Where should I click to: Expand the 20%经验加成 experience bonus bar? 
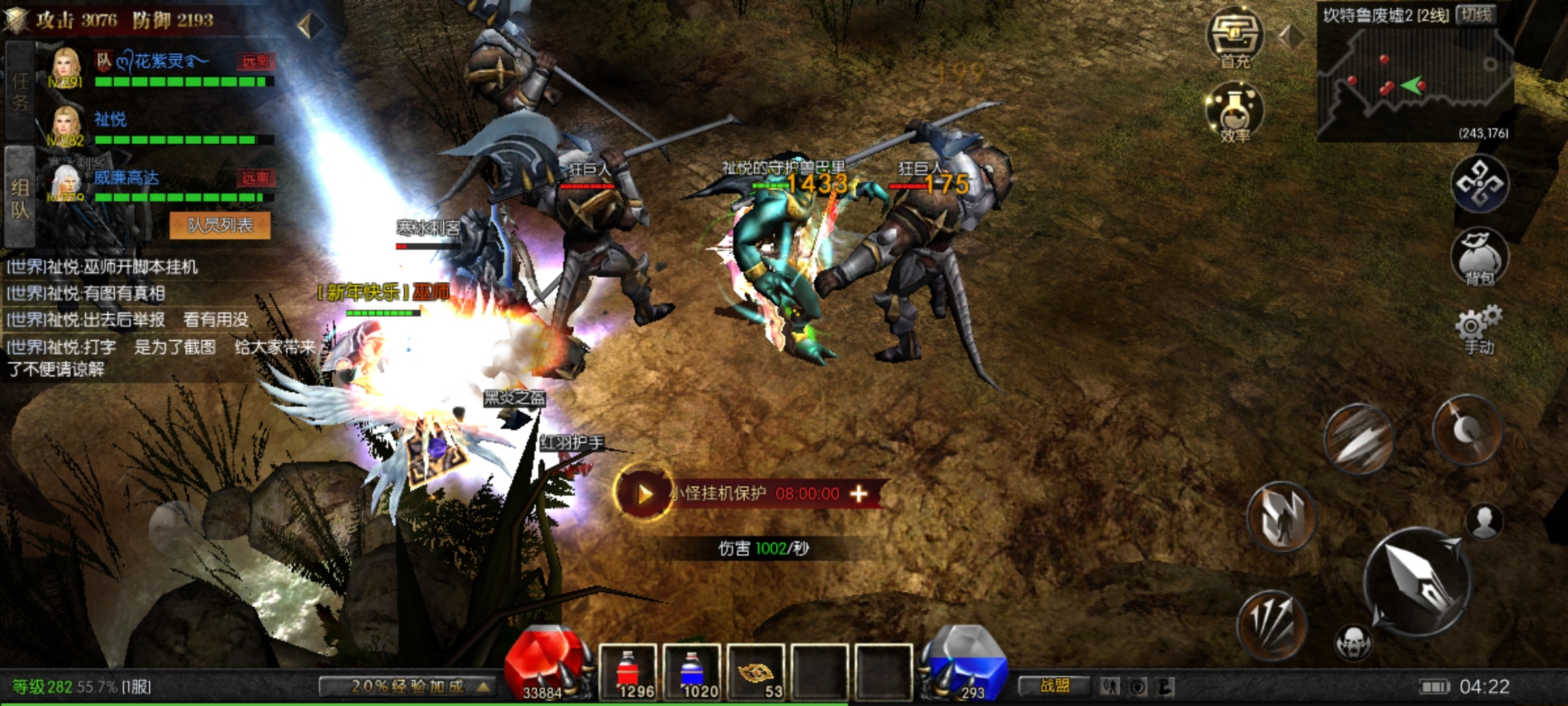(x=406, y=686)
